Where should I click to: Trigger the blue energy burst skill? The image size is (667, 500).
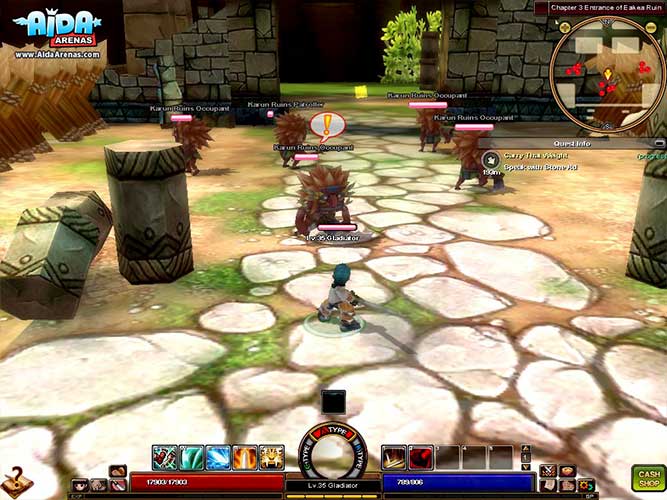click(218, 458)
